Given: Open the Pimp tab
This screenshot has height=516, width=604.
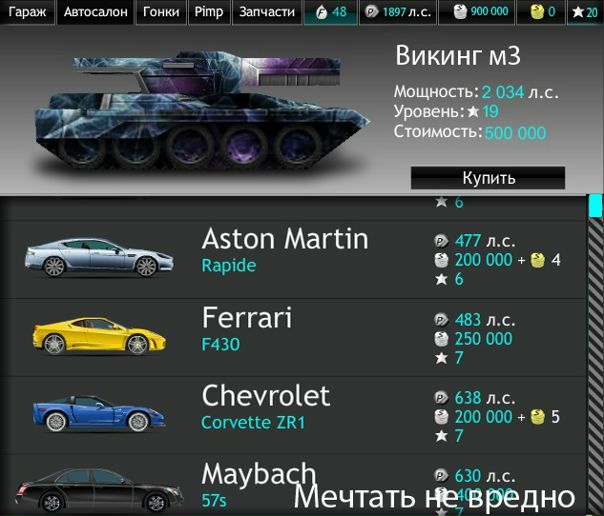Looking at the screenshot, I should (209, 12).
